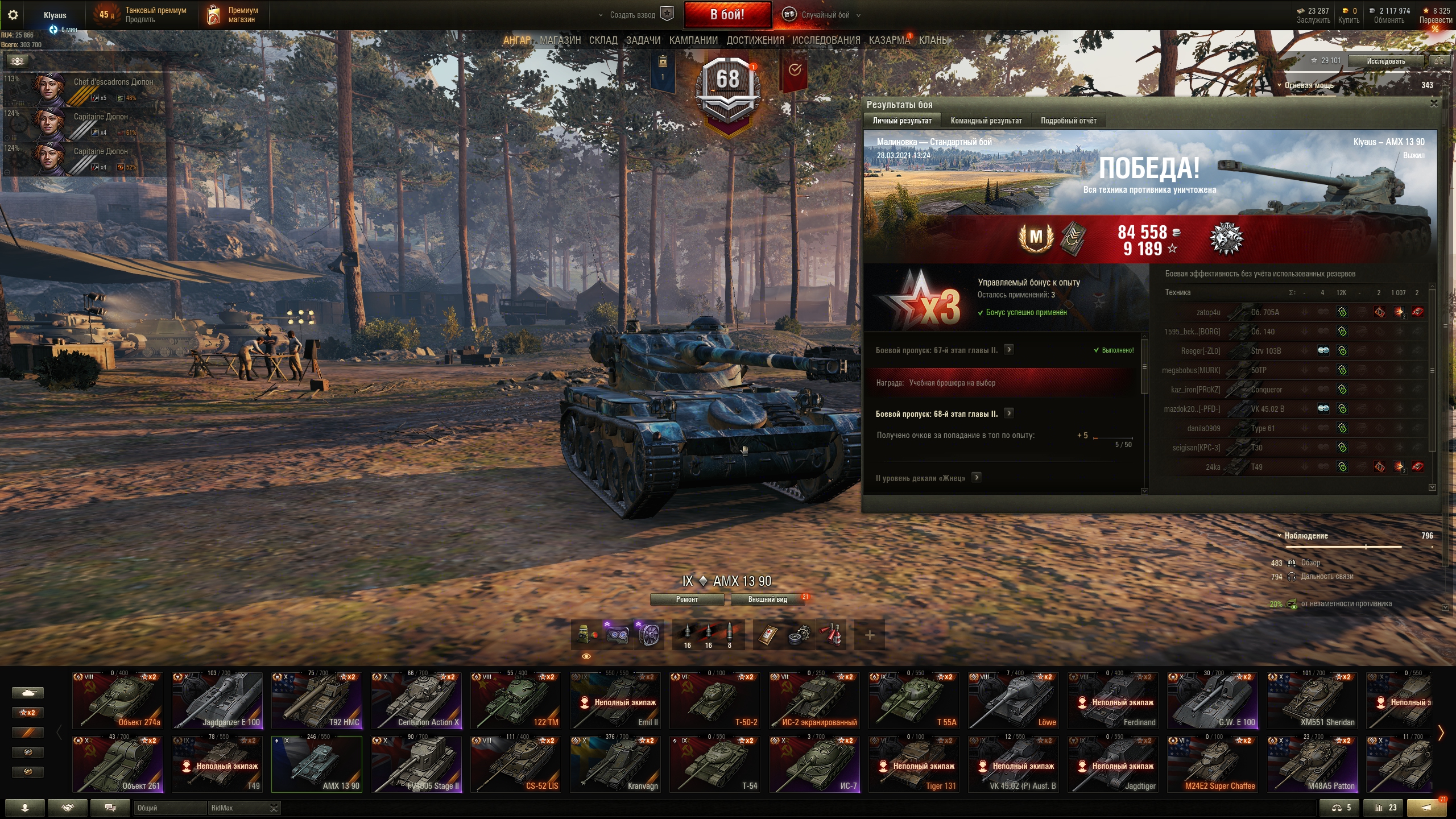Open the game settings gear
This screenshot has width=1456, height=819.
point(13,15)
